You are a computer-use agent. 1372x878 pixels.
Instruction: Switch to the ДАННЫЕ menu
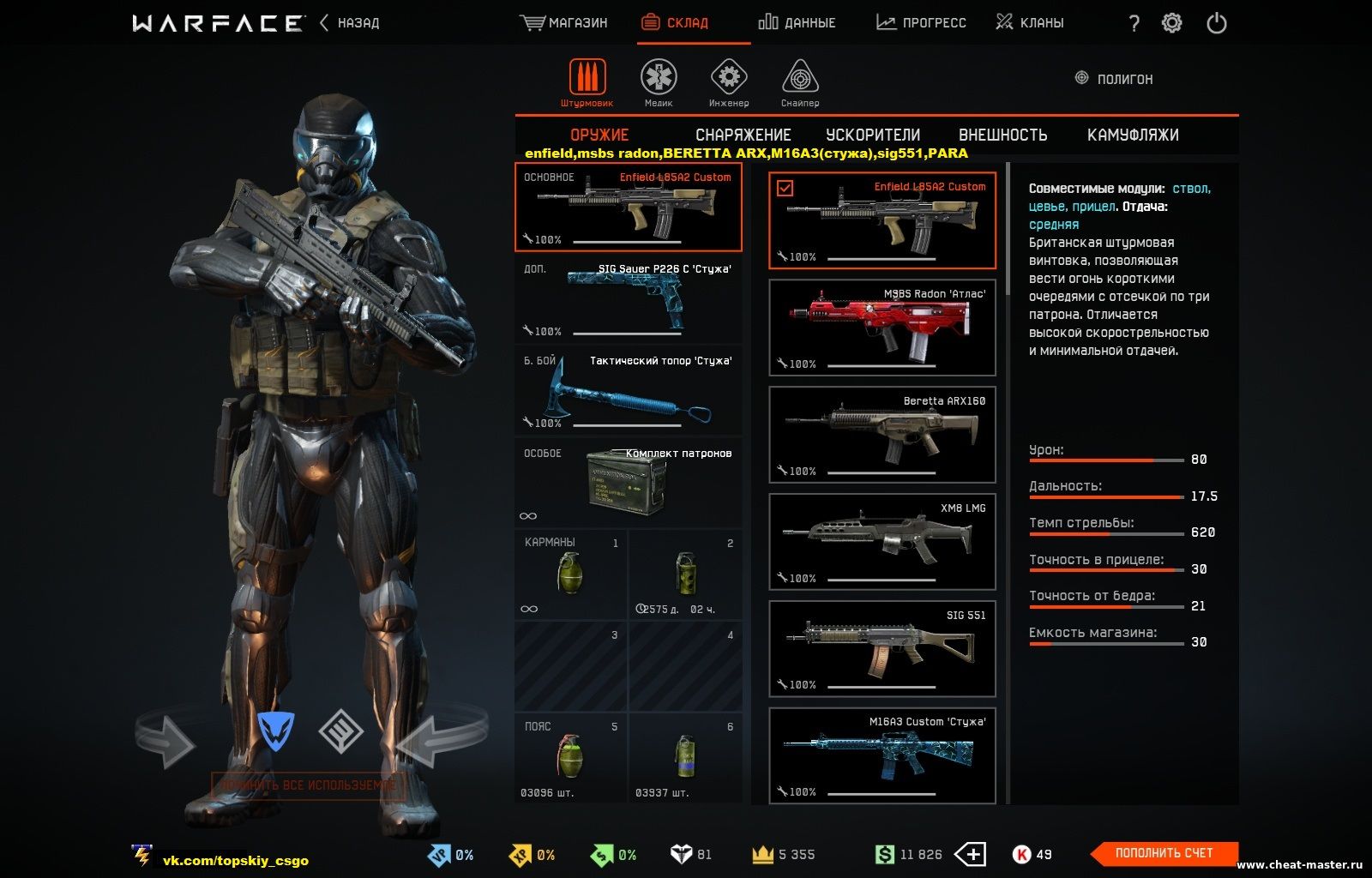click(797, 23)
